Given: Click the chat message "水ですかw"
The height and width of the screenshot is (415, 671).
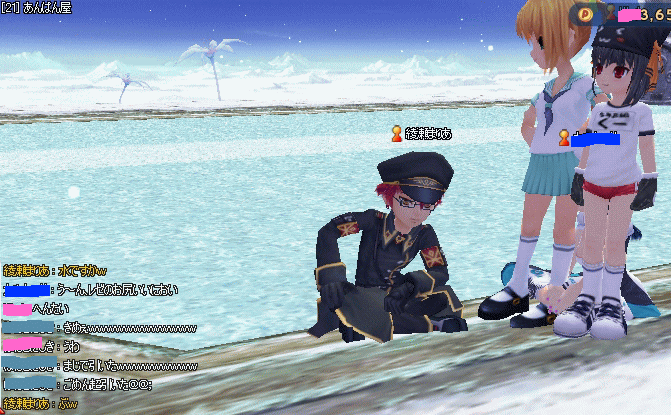Looking at the screenshot, I should click(86, 271).
